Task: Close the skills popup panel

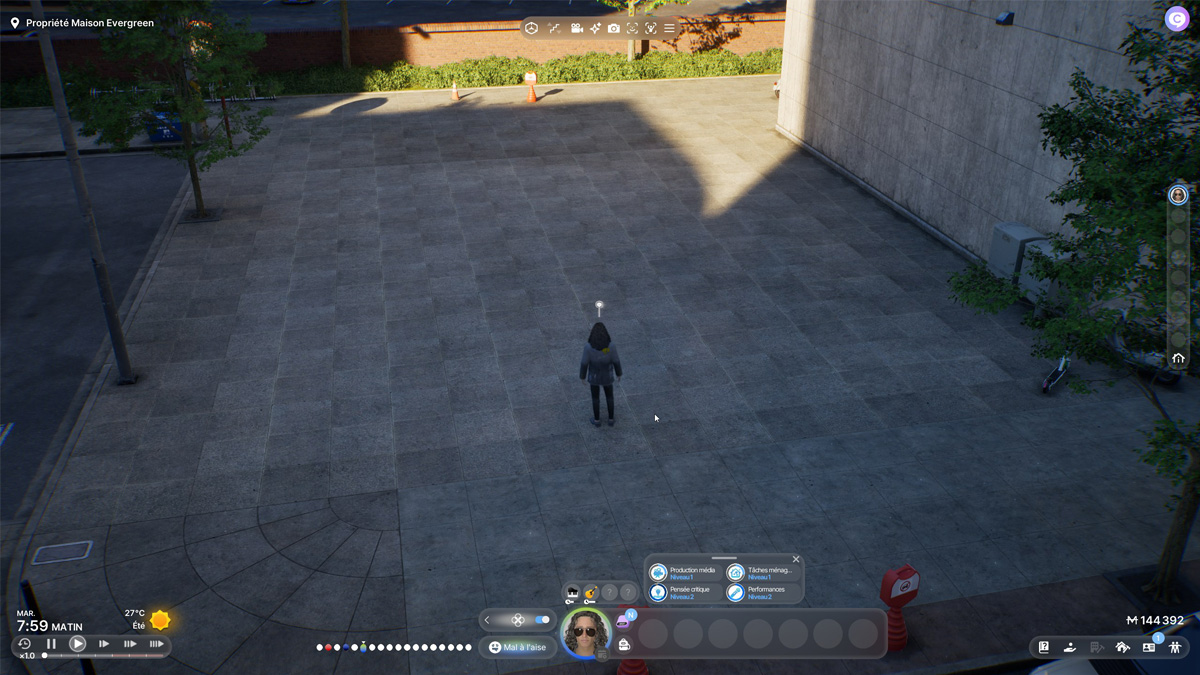Action: click(x=796, y=560)
